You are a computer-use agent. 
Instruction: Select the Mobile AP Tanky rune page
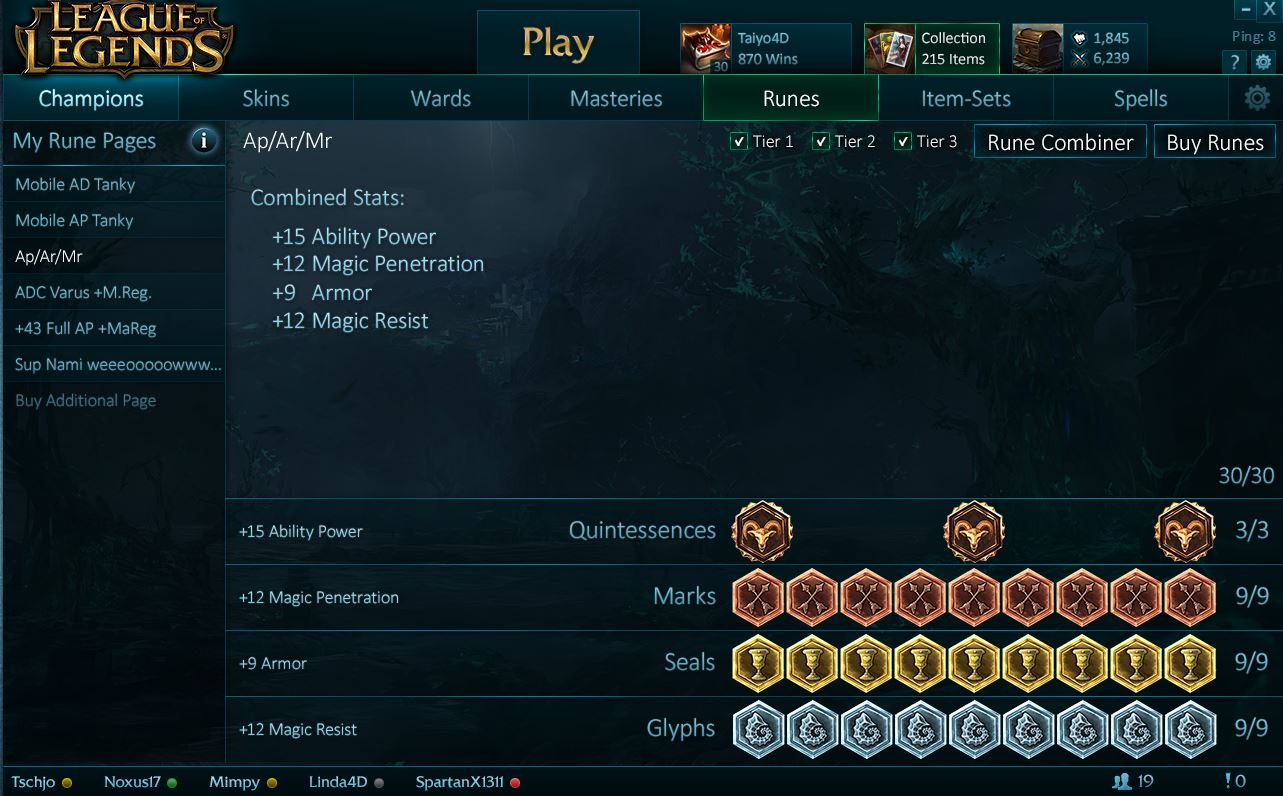tap(72, 220)
